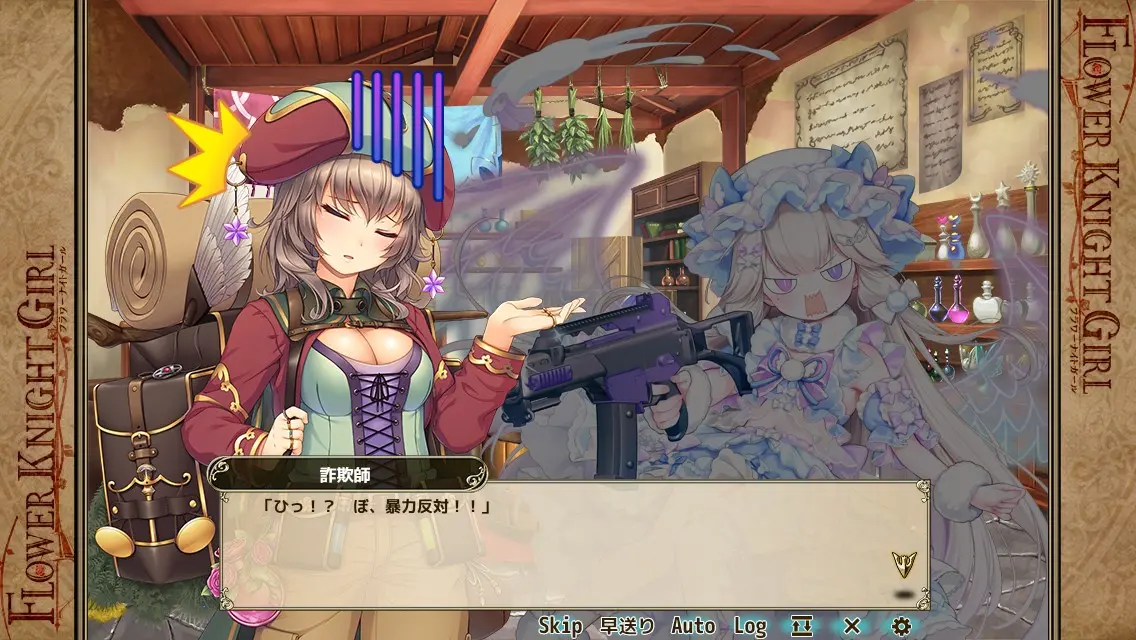Turn on Auto dialogue advance
The width and height of the screenshot is (1136, 640).
(x=693, y=626)
